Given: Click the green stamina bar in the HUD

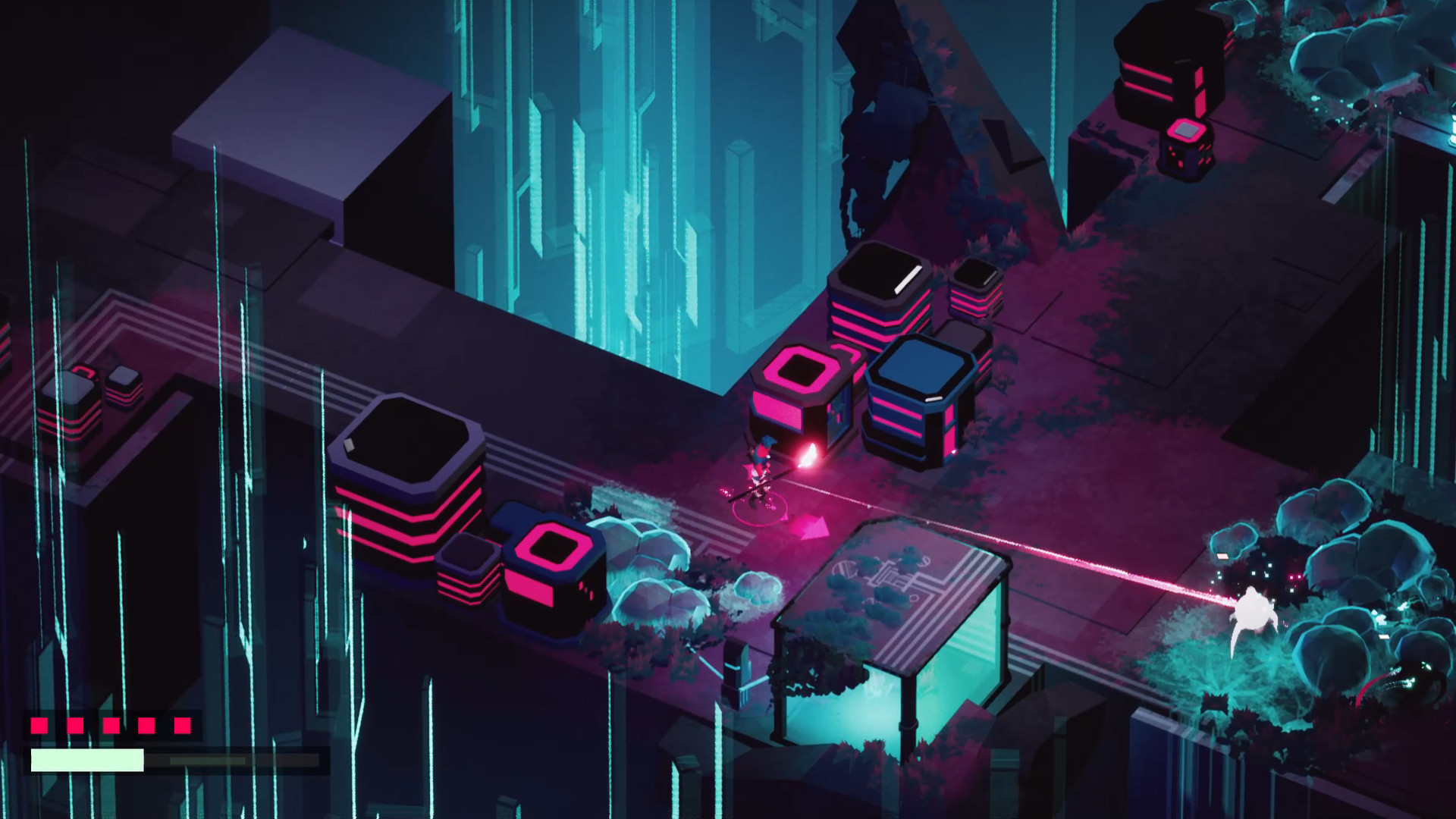Looking at the screenshot, I should click(87, 758).
